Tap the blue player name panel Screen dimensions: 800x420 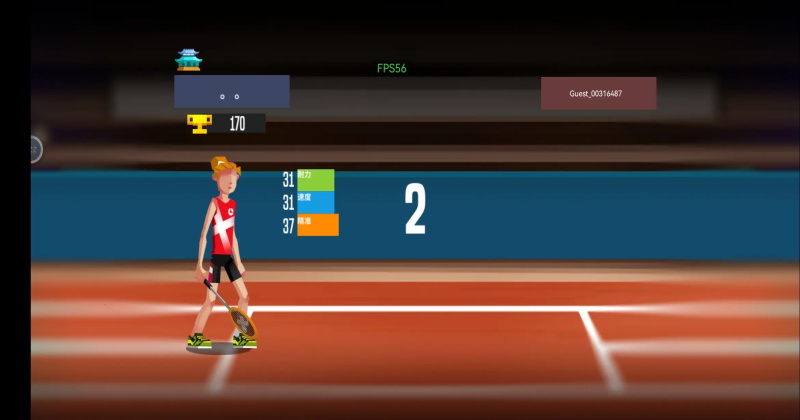click(232, 92)
